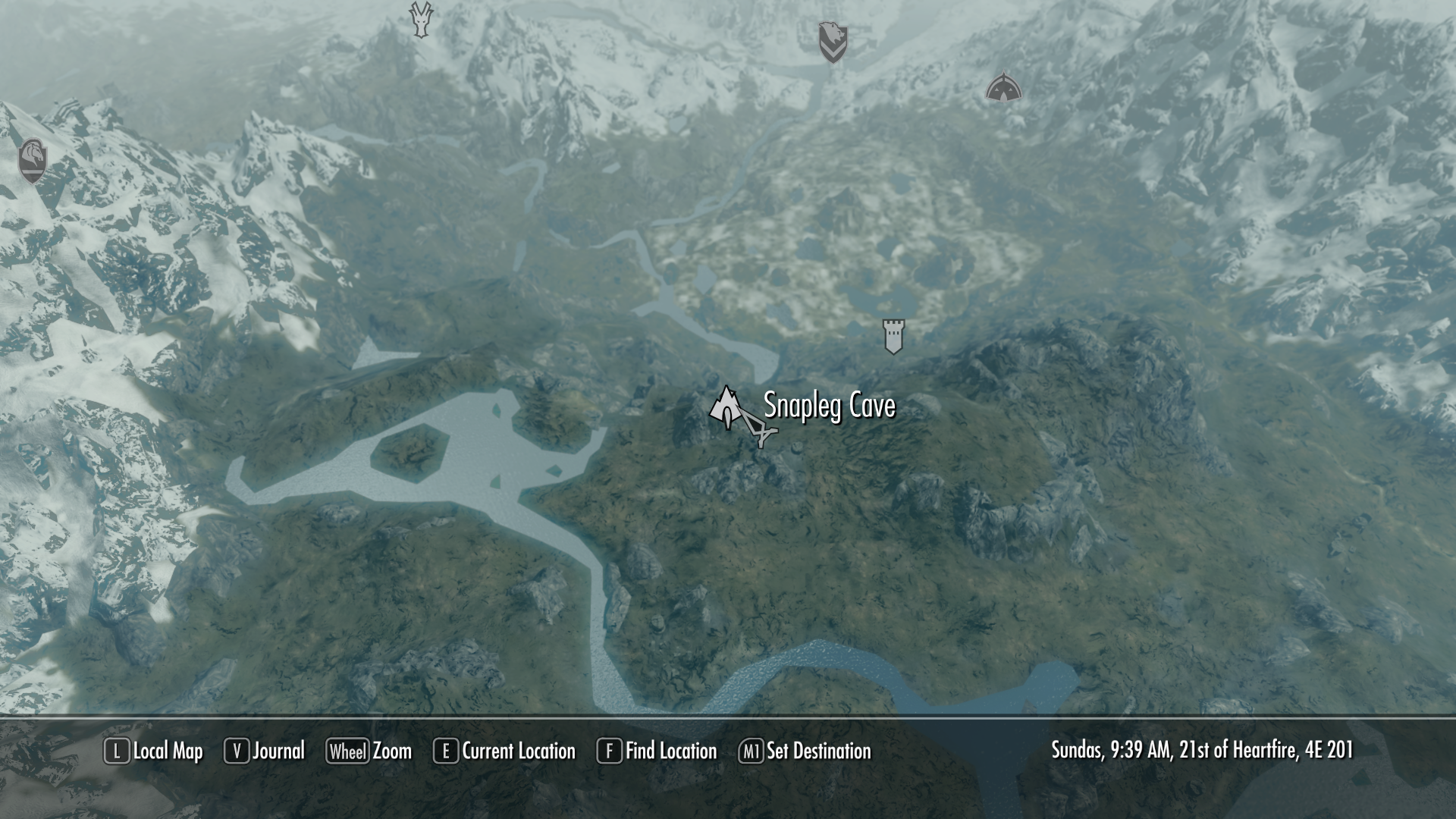
Task: Select the Snapleg Cave map marker
Action: click(726, 406)
